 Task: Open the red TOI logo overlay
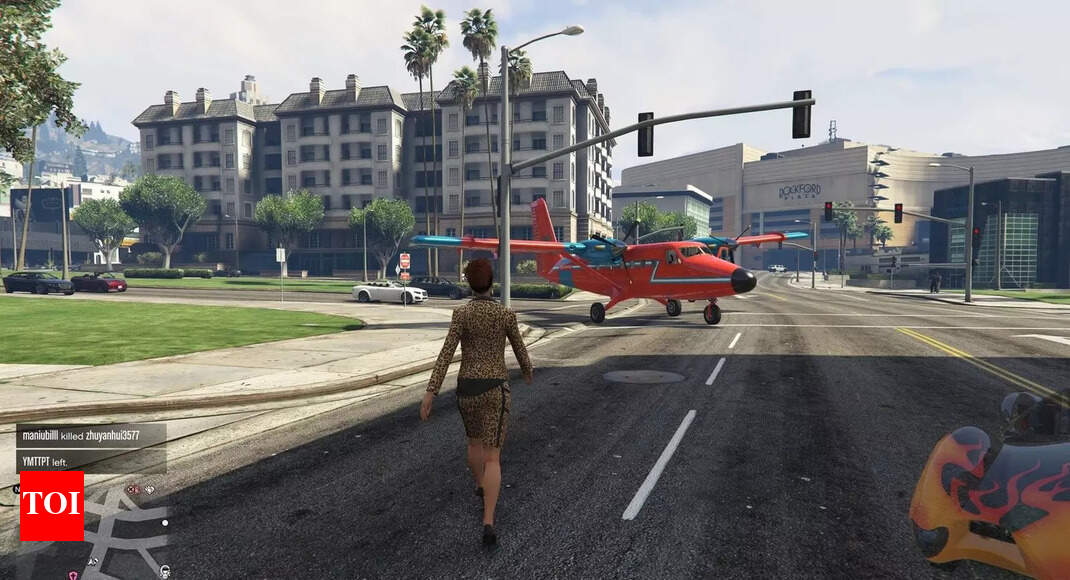tap(52, 505)
